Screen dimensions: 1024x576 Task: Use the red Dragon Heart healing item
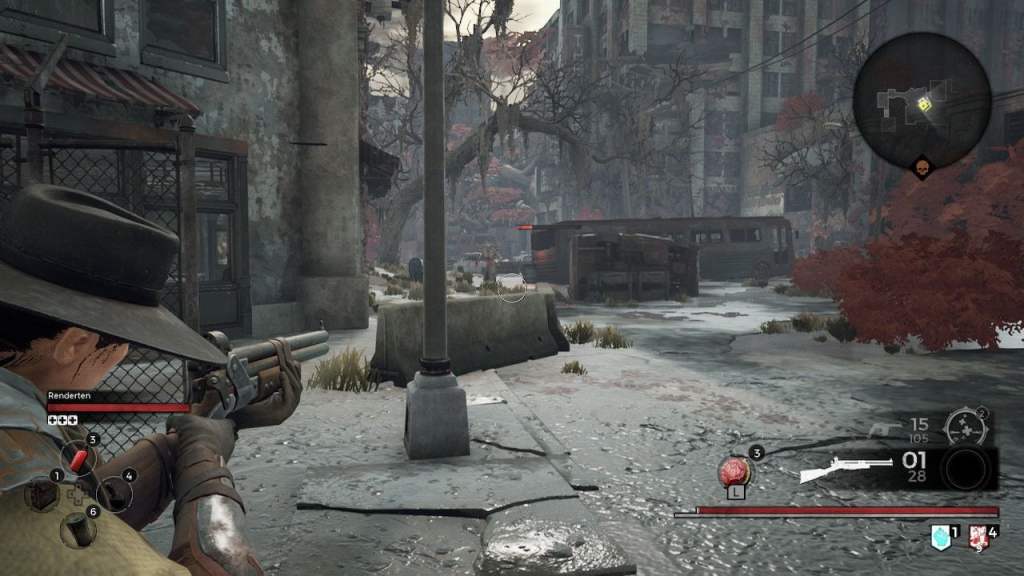[734, 470]
